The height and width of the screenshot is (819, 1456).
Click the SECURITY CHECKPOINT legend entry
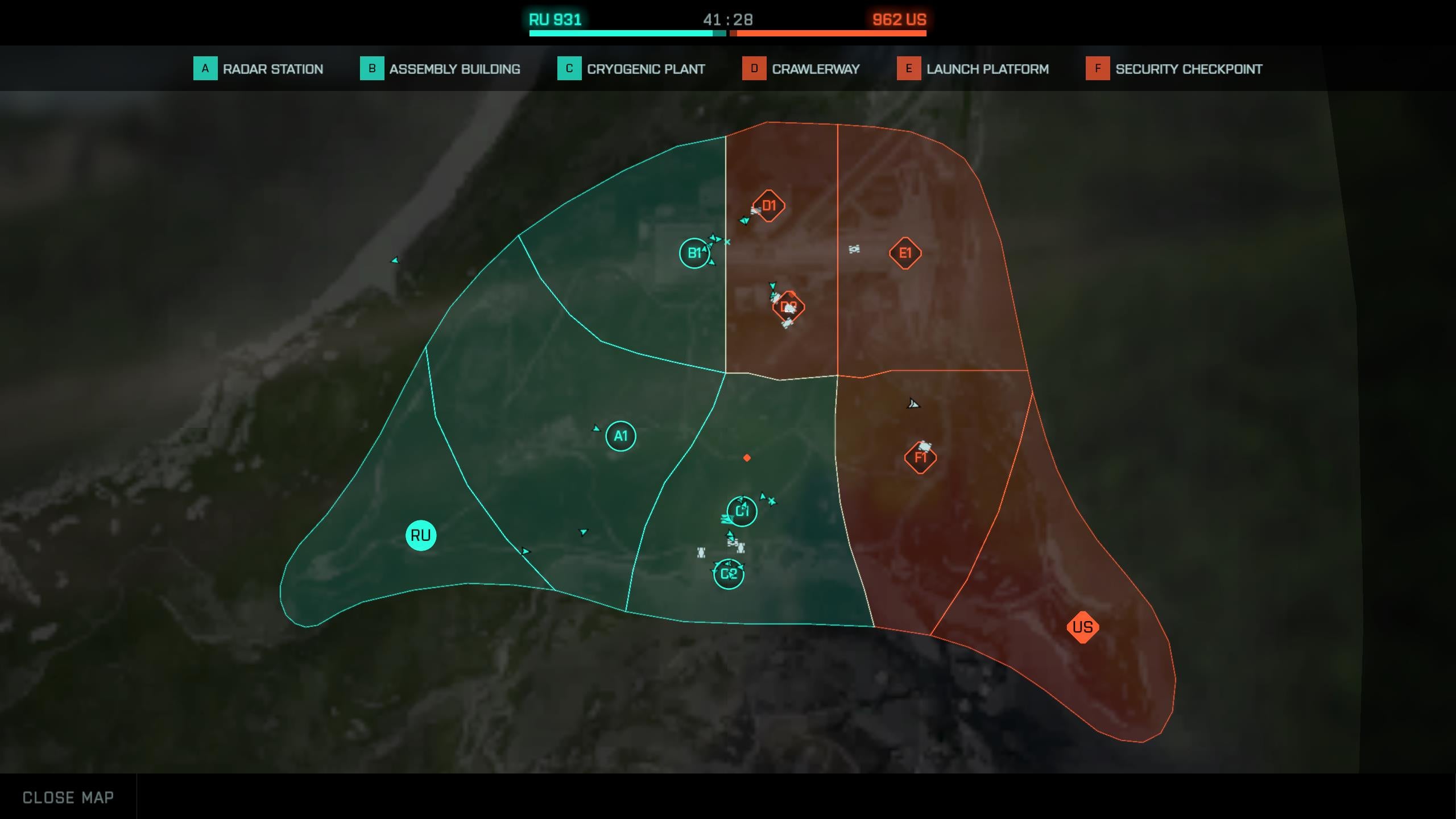(1188, 69)
